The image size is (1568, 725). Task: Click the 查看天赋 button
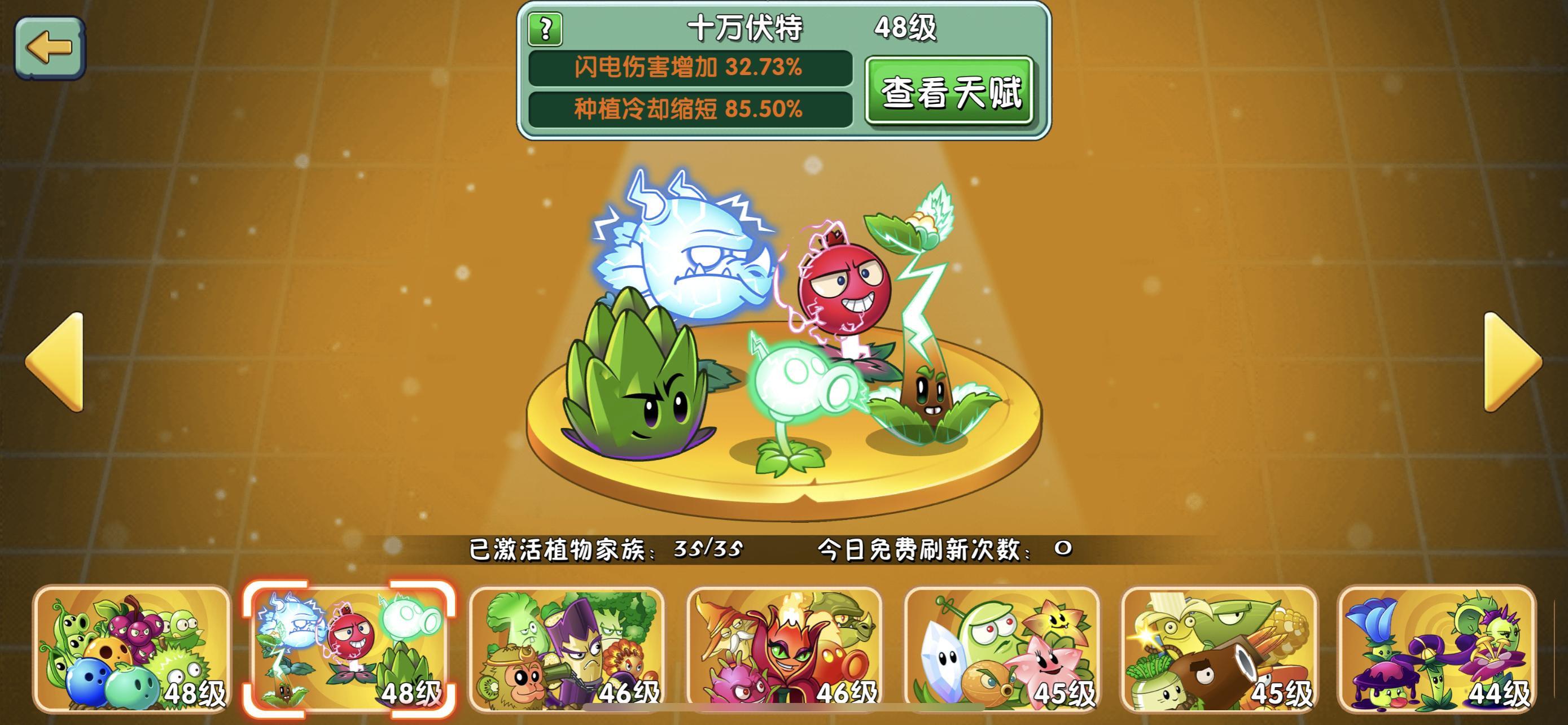pos(949,92)
